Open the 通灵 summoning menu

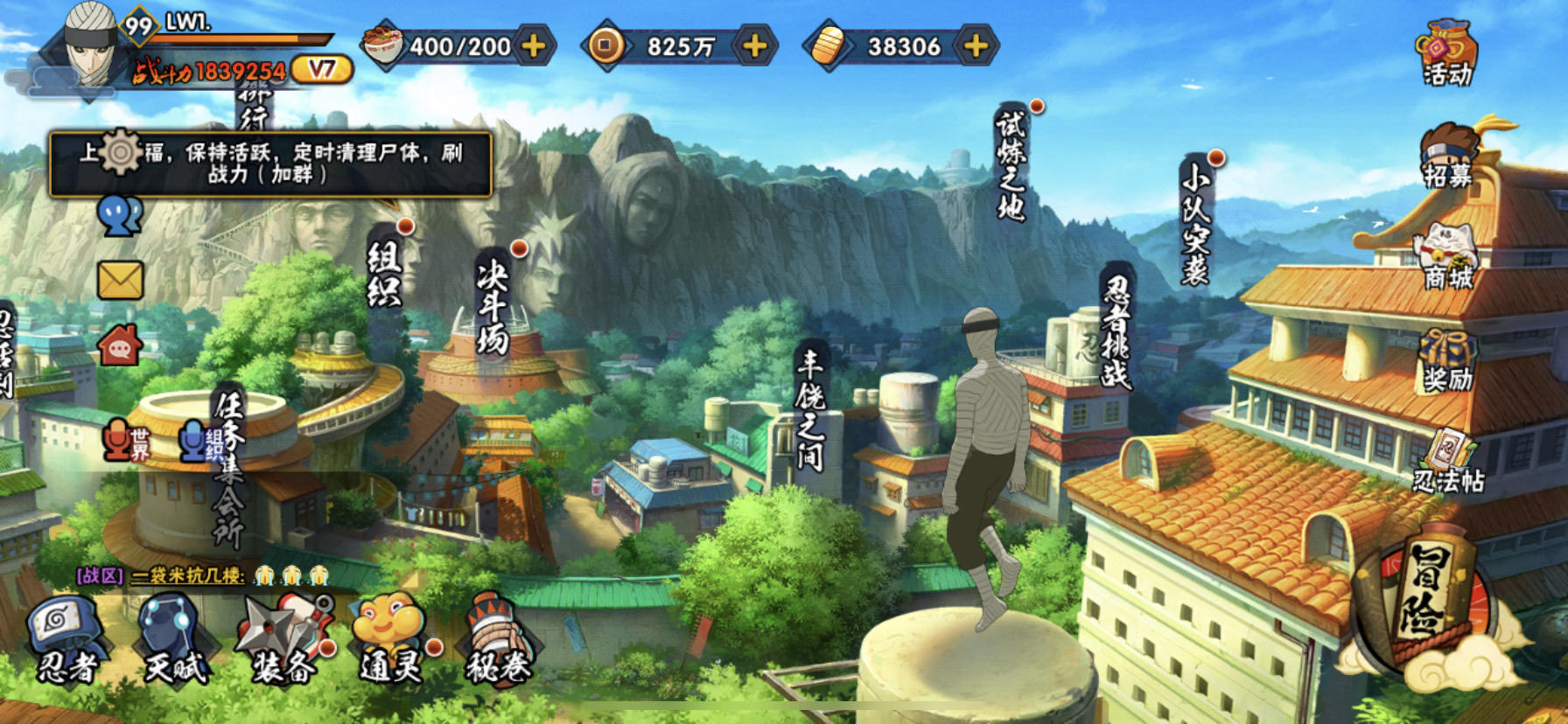point(391,640)
